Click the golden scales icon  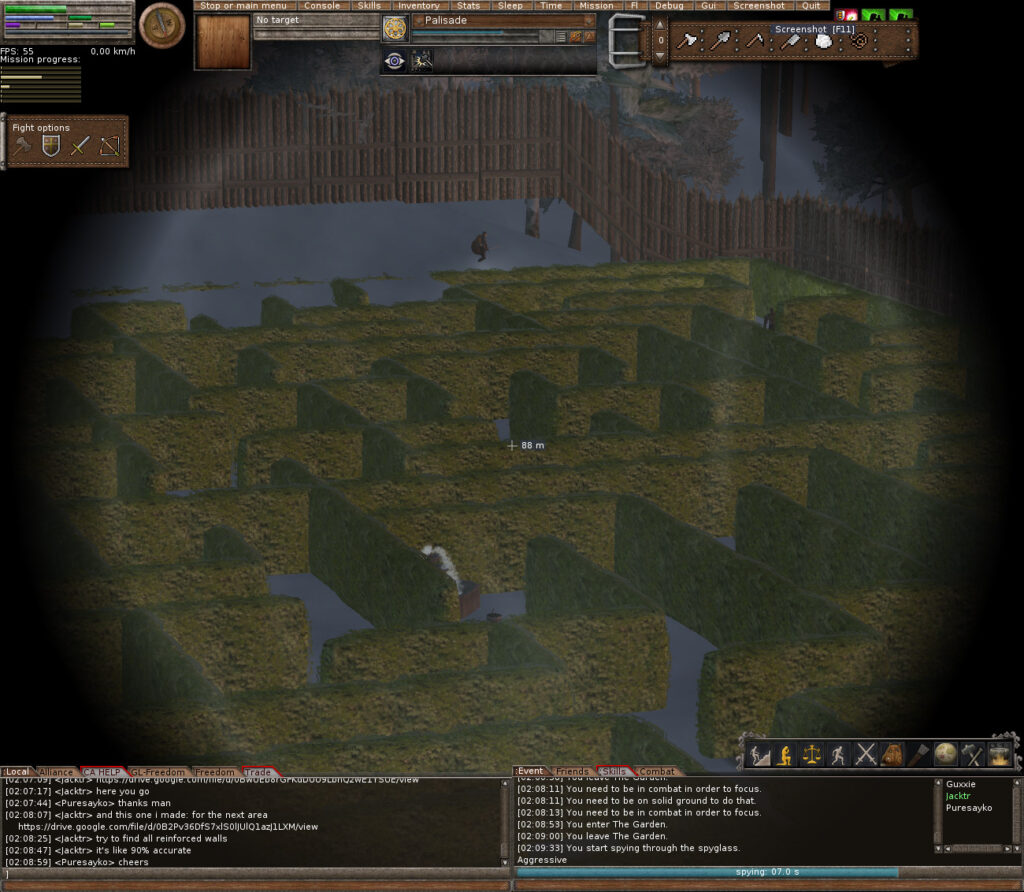pyautogui.click(x=812, y=755)
